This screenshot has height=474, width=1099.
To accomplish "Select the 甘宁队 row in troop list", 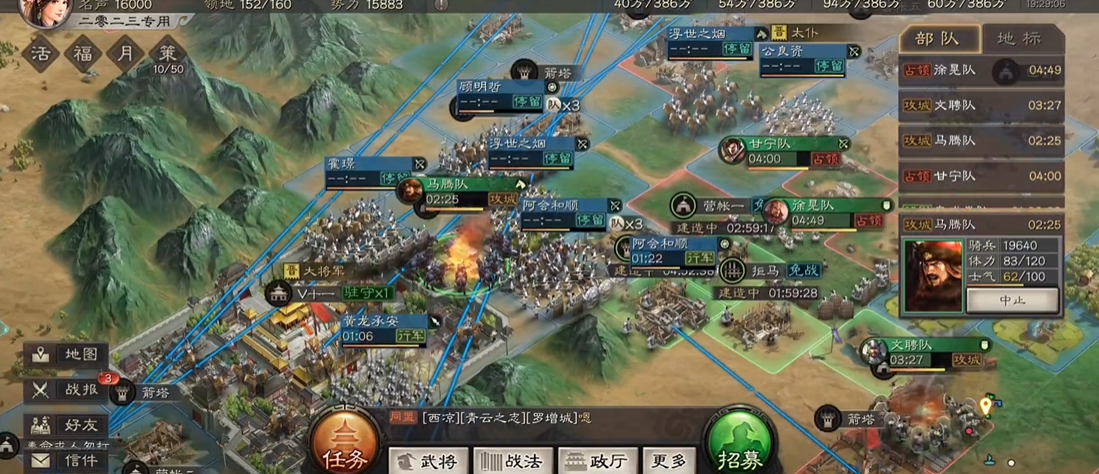I will pos(981,176).
